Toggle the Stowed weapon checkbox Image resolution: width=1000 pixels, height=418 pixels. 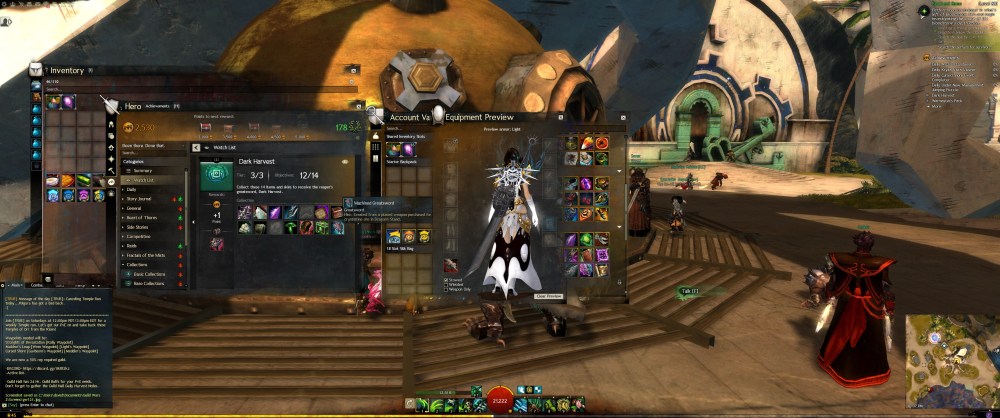(x=446, y=279)
